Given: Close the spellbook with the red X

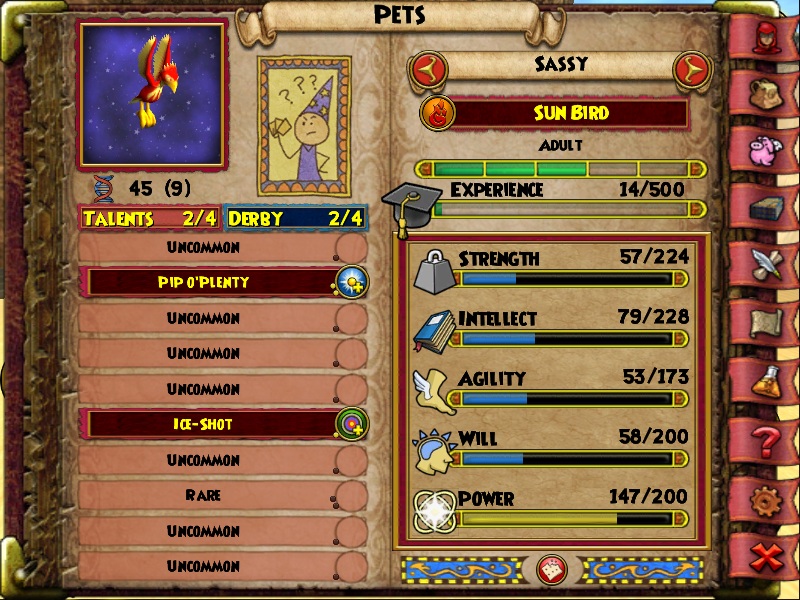Looking at the screenshot, I should pyautogui.click(x=768, y=556).
